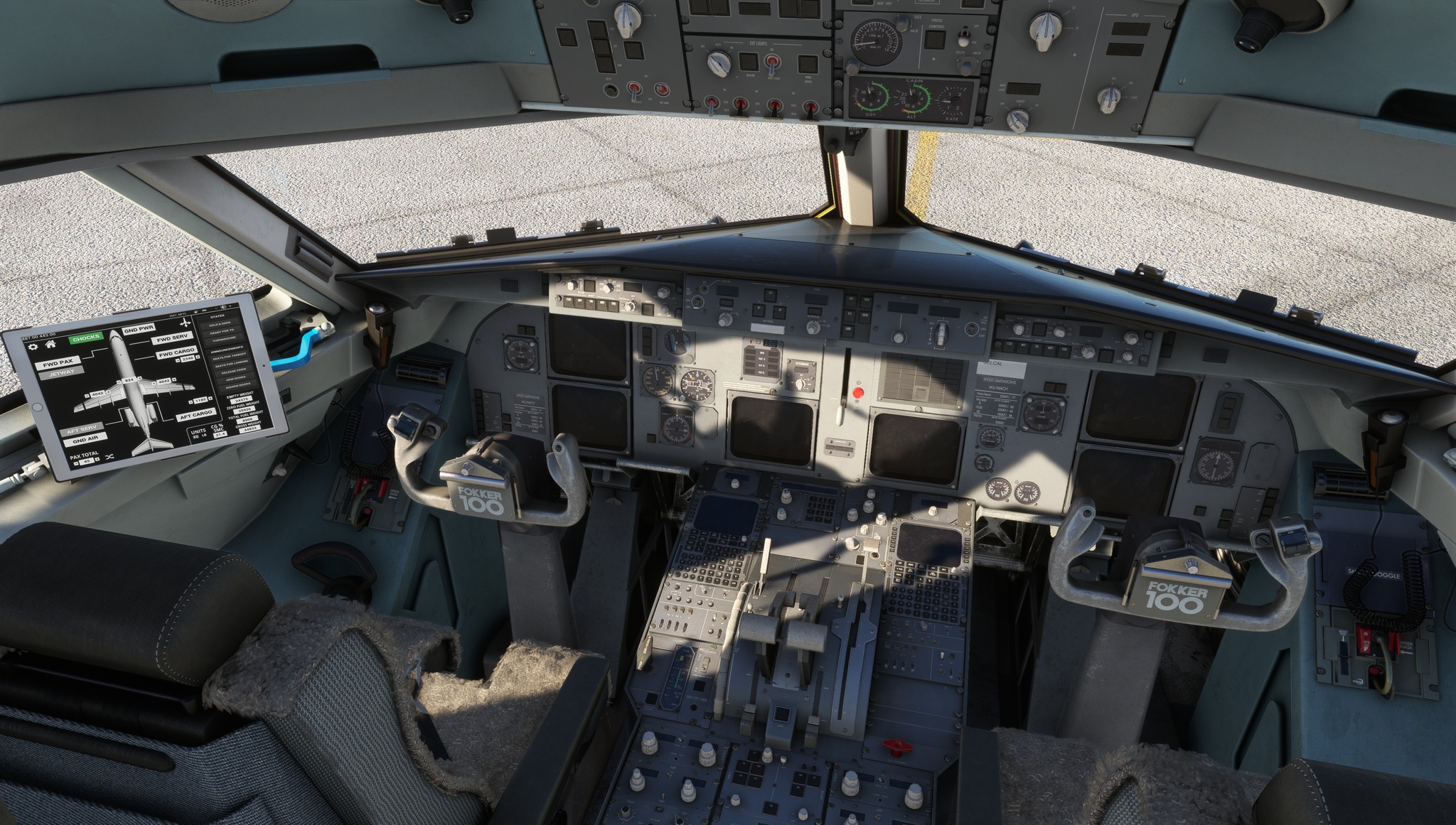Image resolution: width=1456 pixels, height=825 pixels.
Task: Select the Ready for TO state
Action: pos(222,332)
